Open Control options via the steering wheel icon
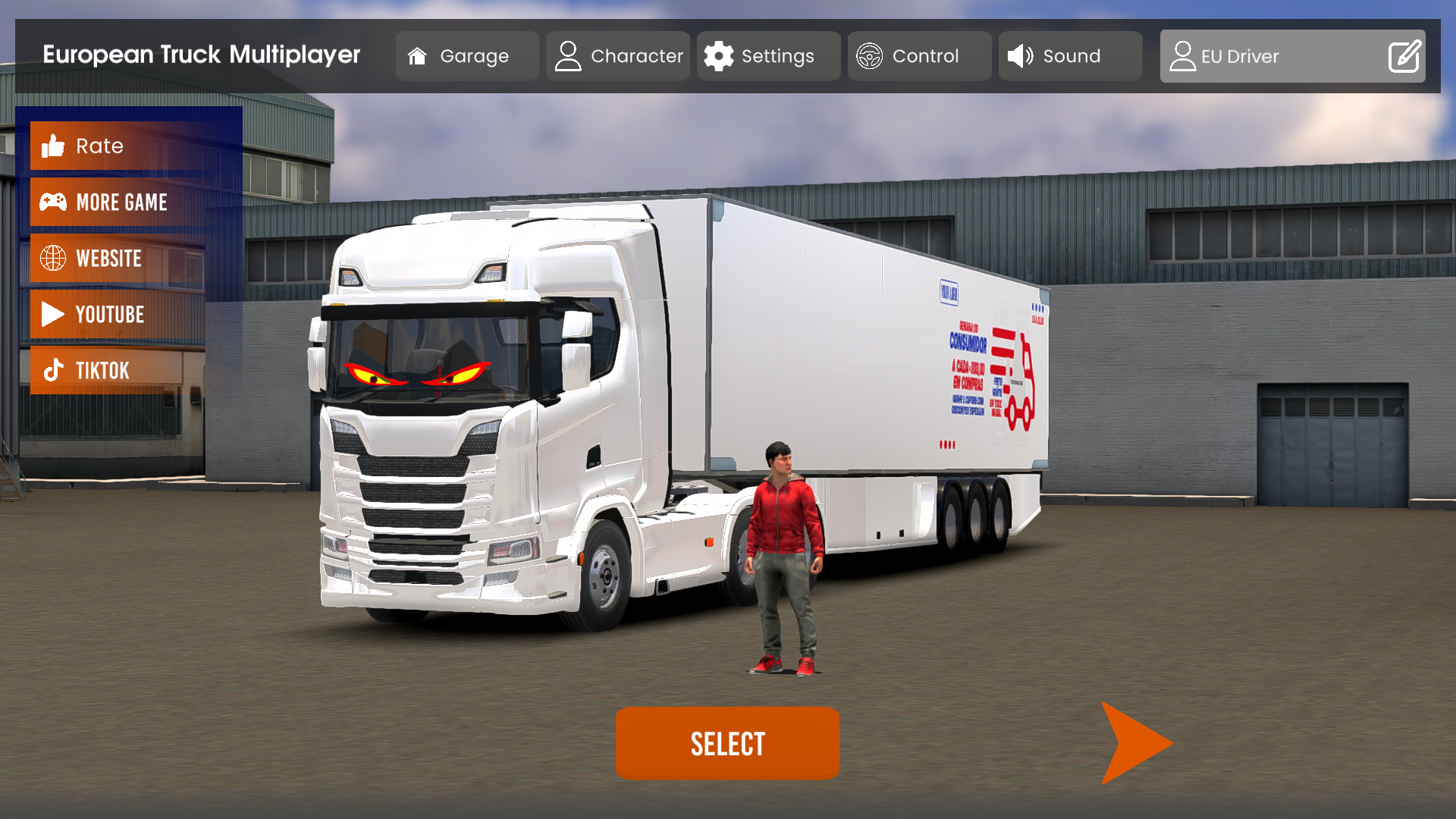This screenshot has width=1456, height=819. [871, 55]
